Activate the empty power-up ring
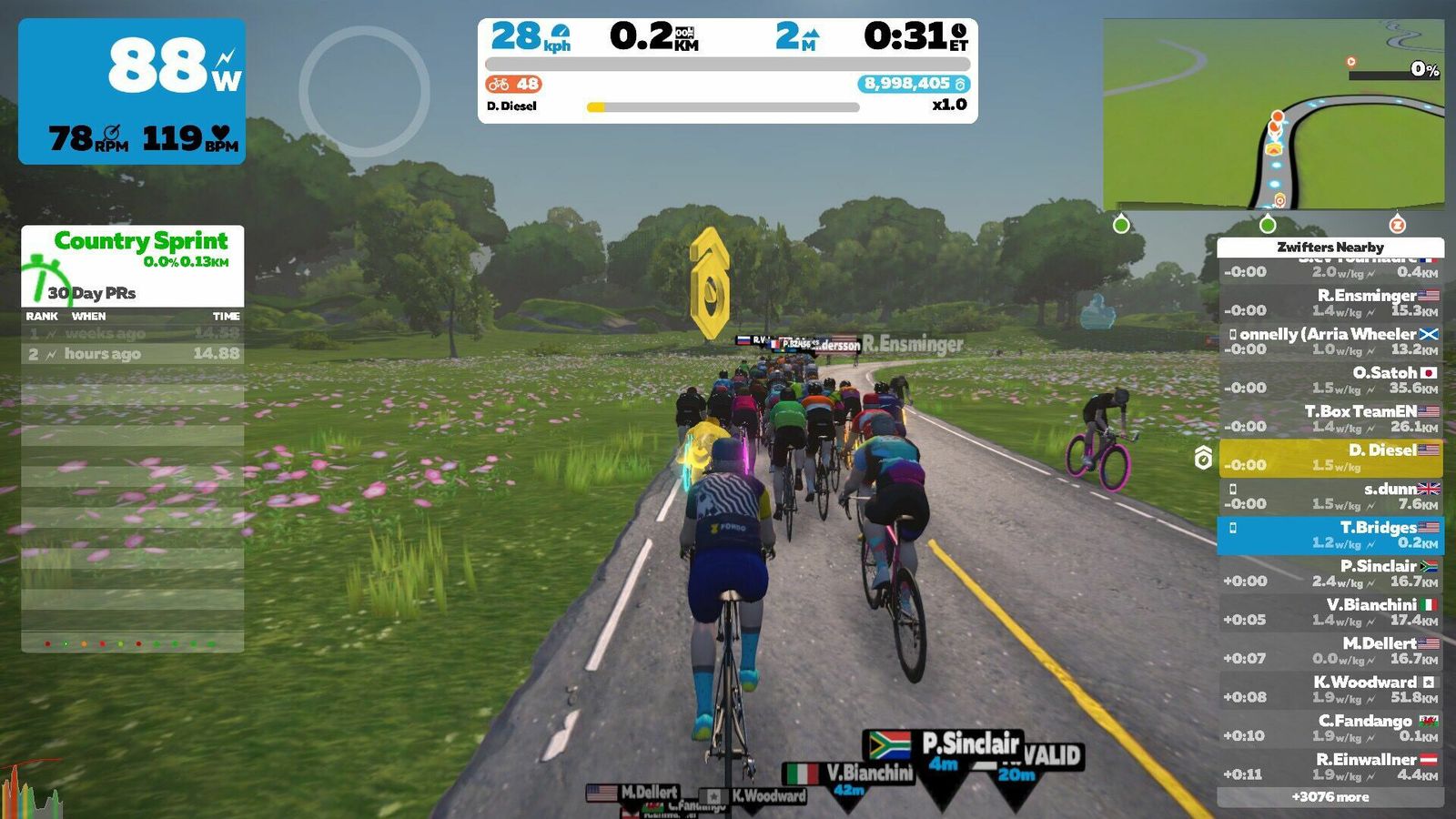Viewport: 1456px width, 819px height. pyautogui.click(x=364, y=91)
